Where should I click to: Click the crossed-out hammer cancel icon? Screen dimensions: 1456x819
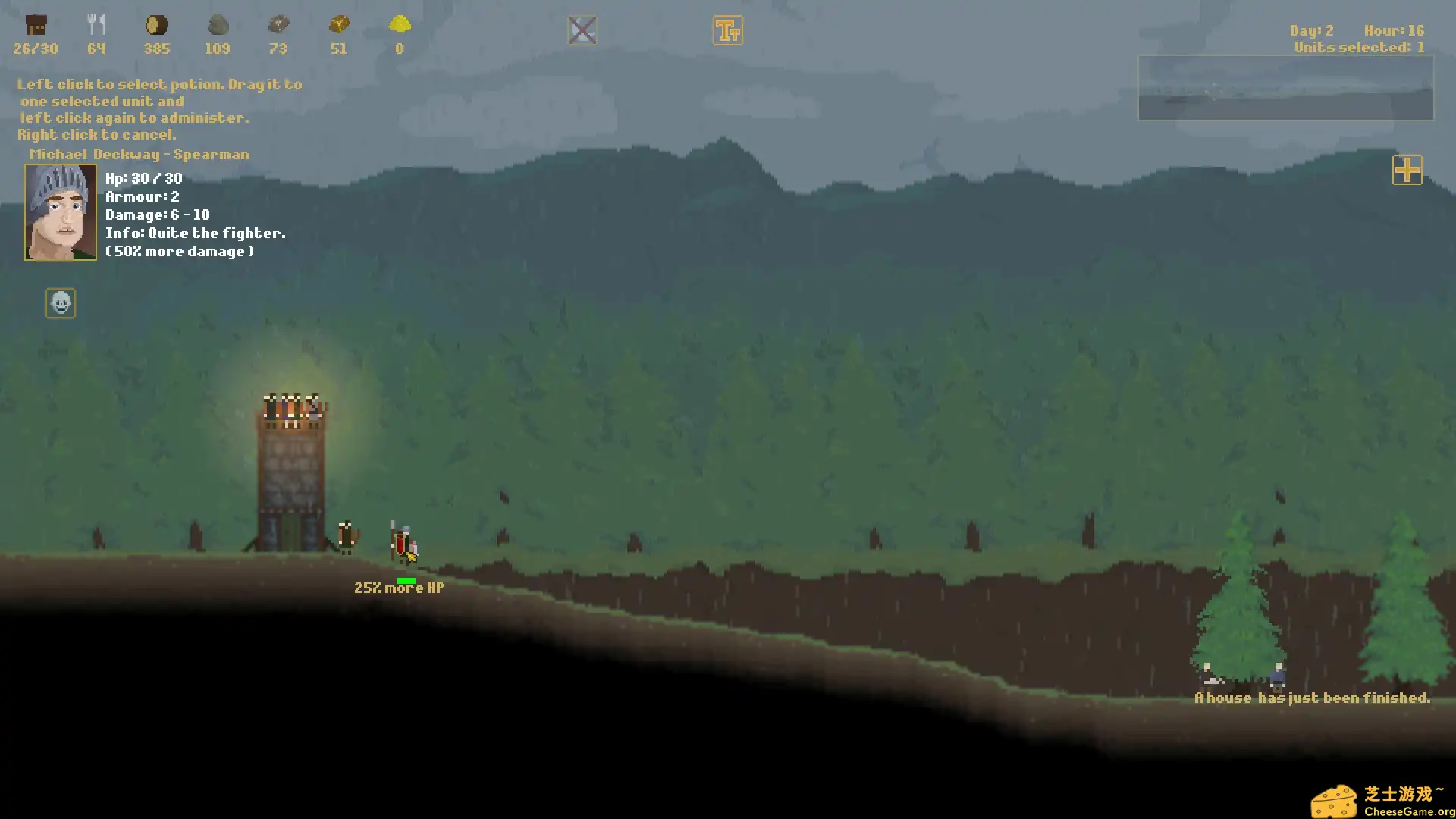click(x=582, y=29)
